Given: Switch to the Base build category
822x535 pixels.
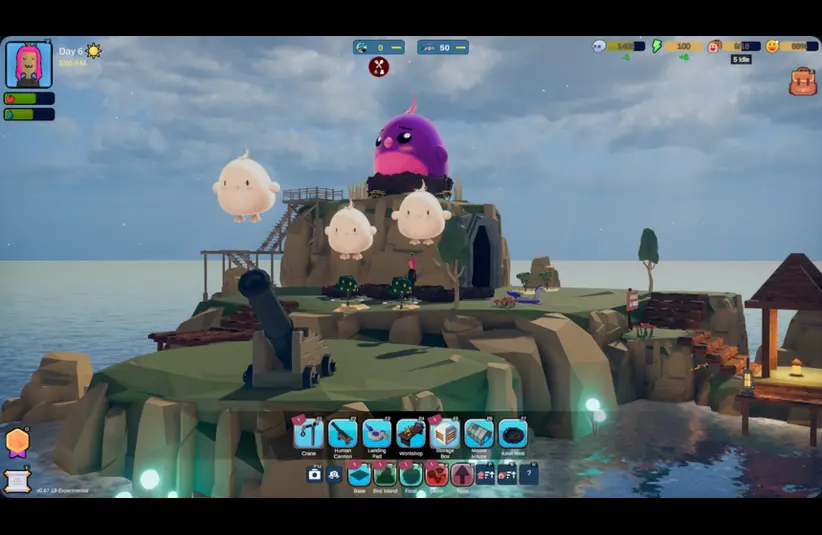Looking at the screenshot, I should [359, 475].
